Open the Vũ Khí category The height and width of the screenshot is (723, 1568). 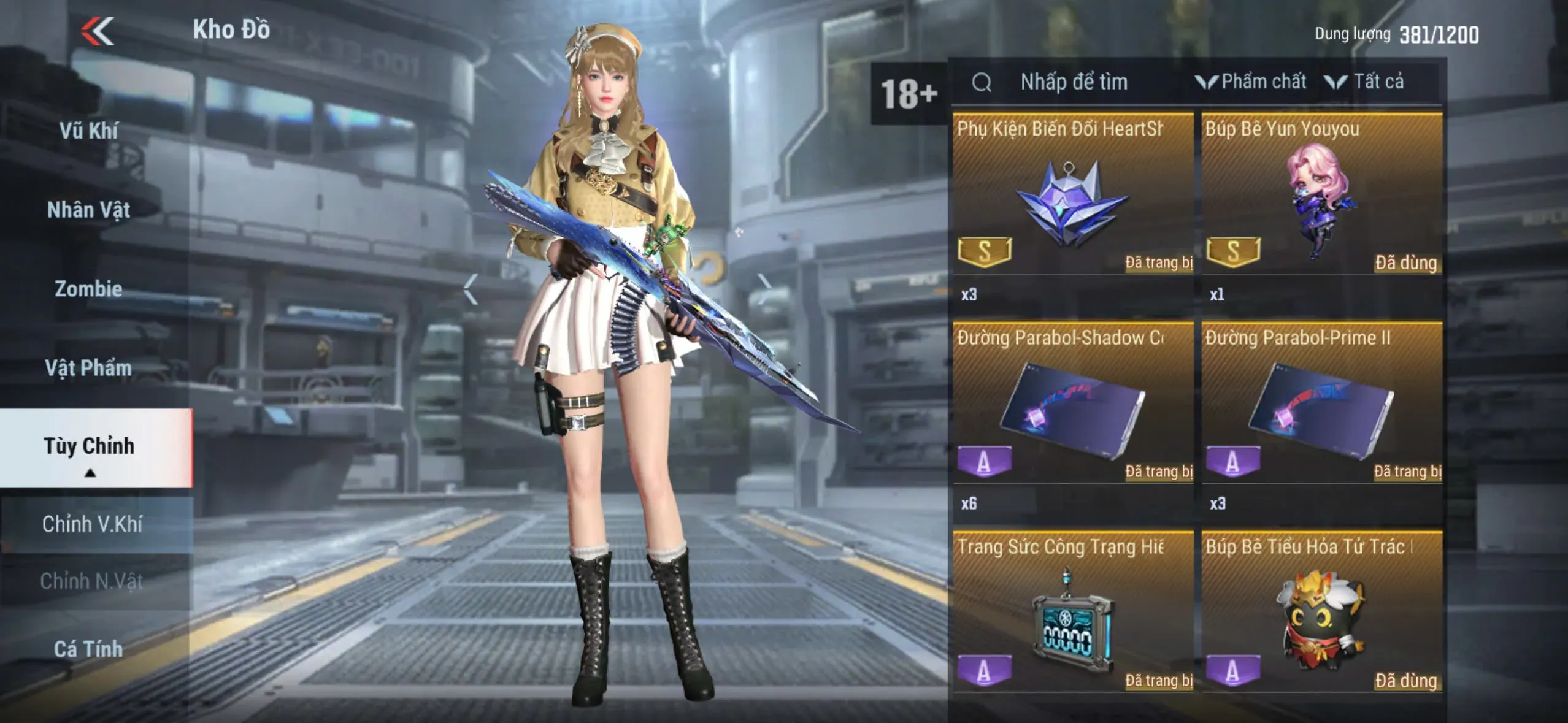pyautogui.click(x=89, y=131)
